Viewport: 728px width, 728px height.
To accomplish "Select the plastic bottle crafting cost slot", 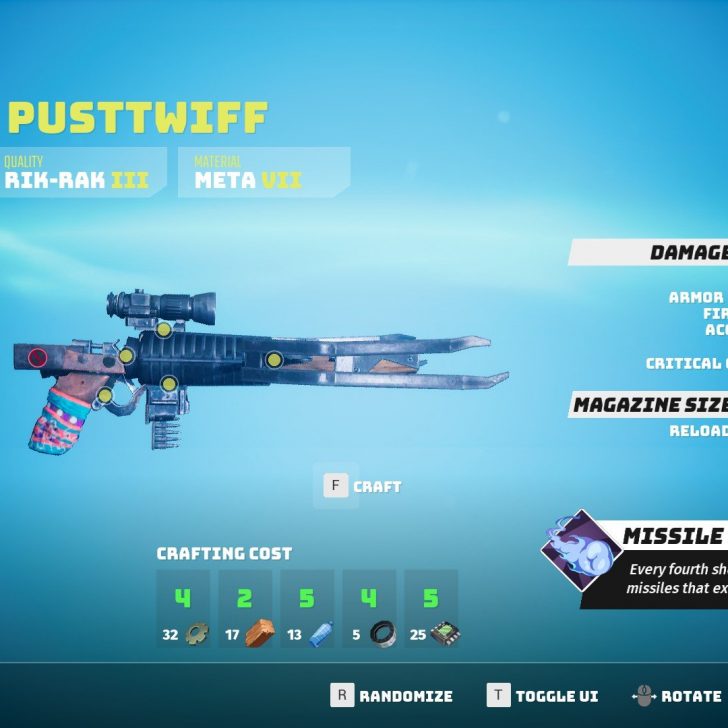I will (x=307, y=610).
